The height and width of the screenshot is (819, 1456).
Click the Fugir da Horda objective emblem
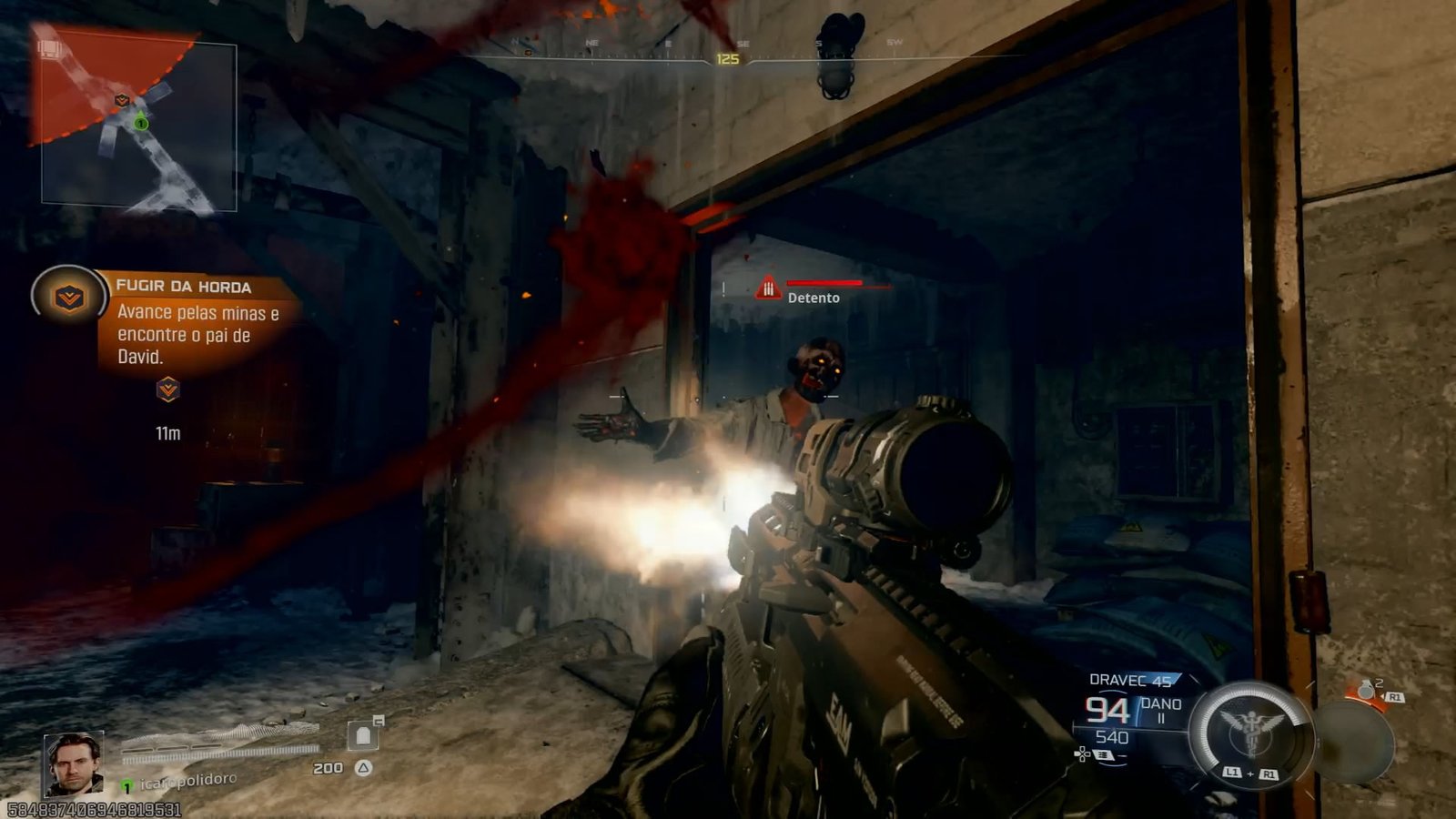68,297
